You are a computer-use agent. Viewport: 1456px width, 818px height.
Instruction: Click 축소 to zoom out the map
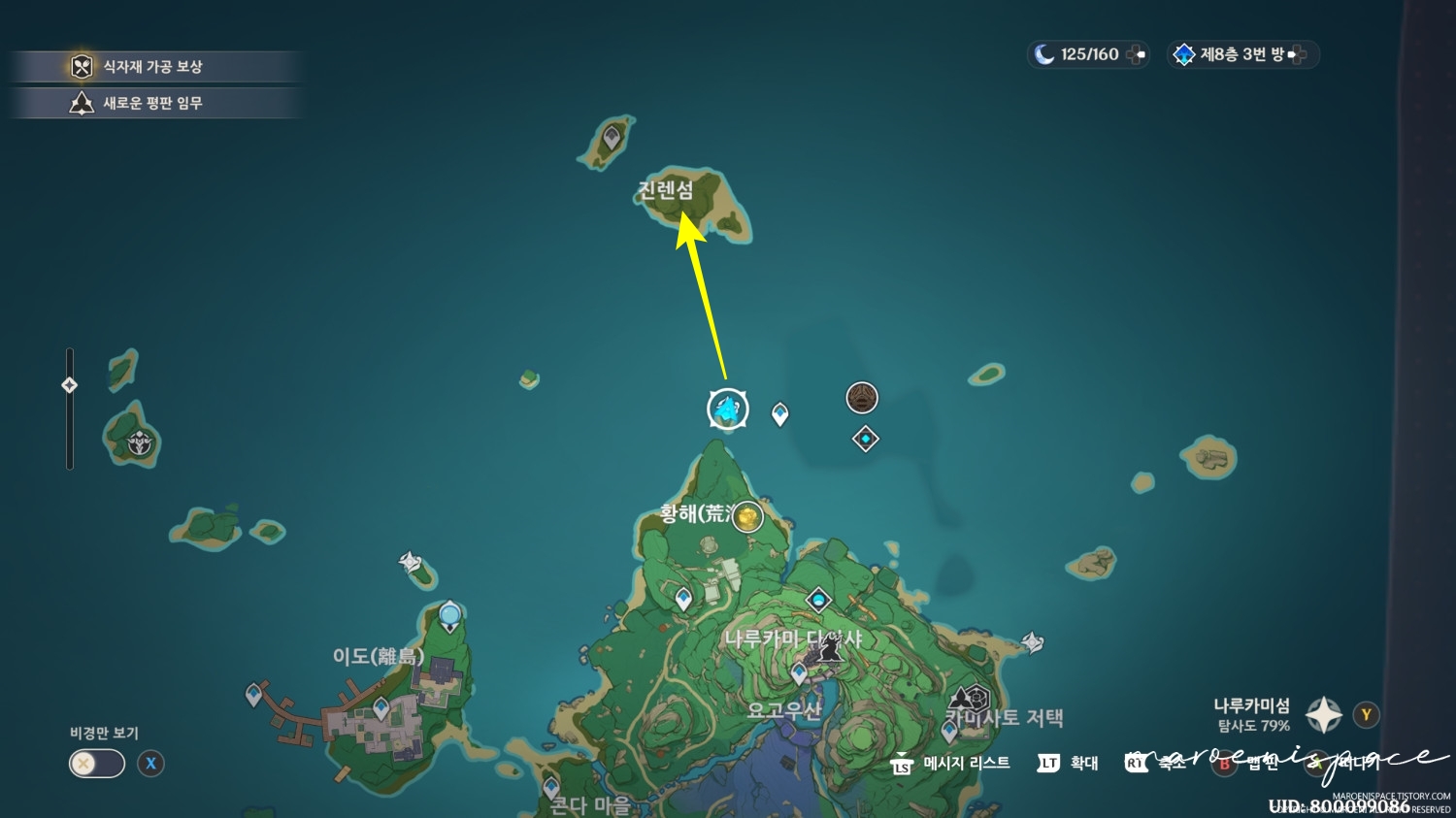1170,764
